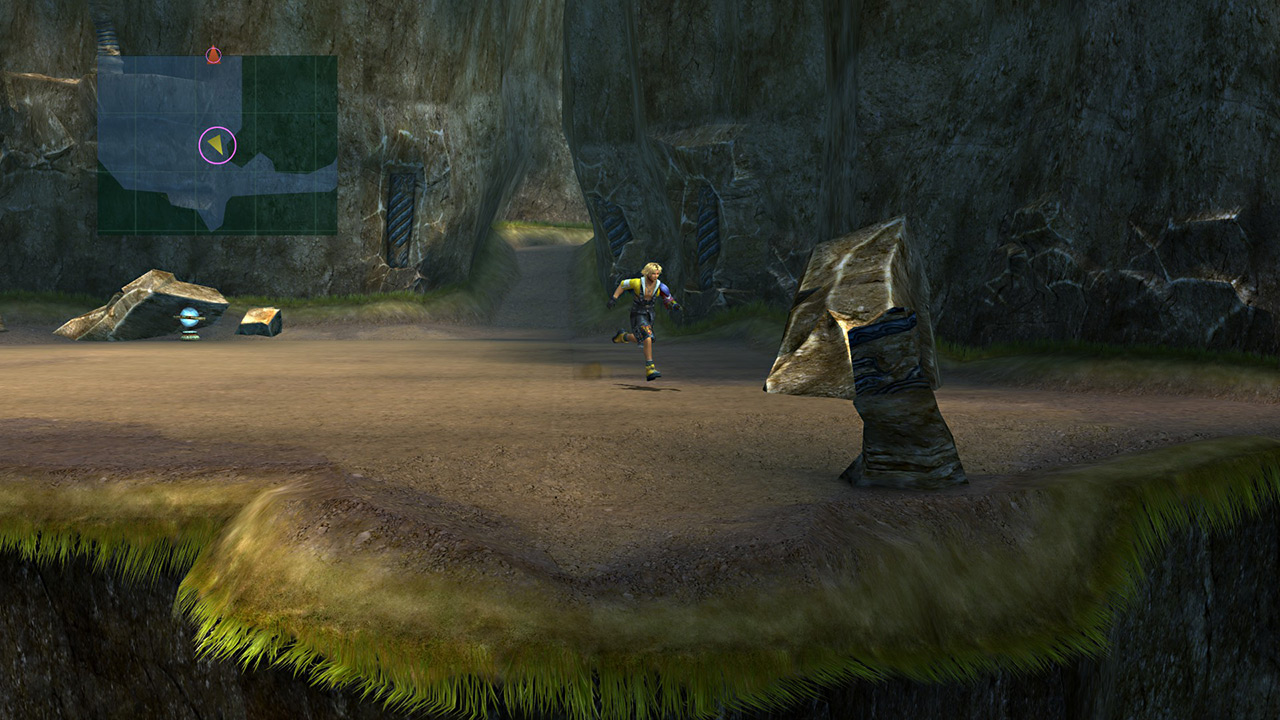Select the yellow player arrow on minimap

pos(216,145)
